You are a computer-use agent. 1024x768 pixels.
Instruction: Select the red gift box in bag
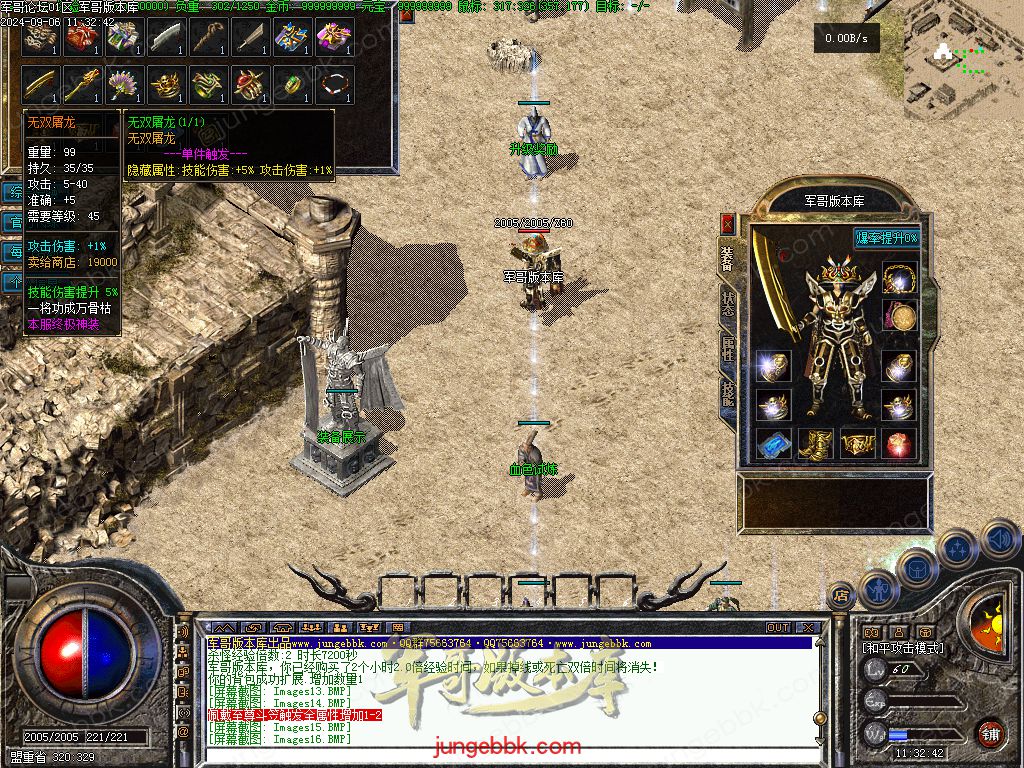pos(82,37)
